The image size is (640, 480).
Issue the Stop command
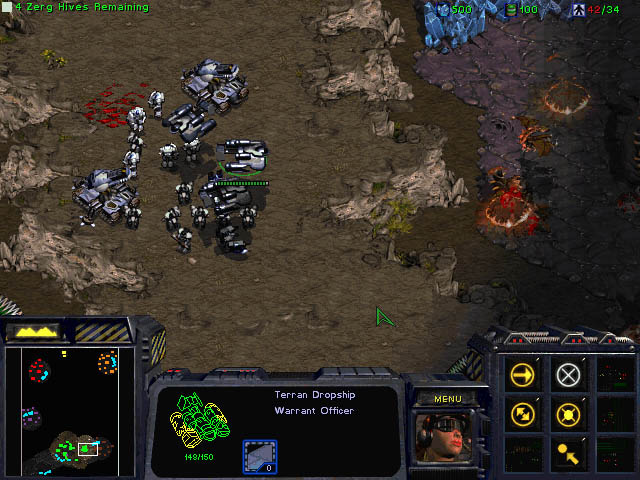pyautogui.click(x=568, y=375)
